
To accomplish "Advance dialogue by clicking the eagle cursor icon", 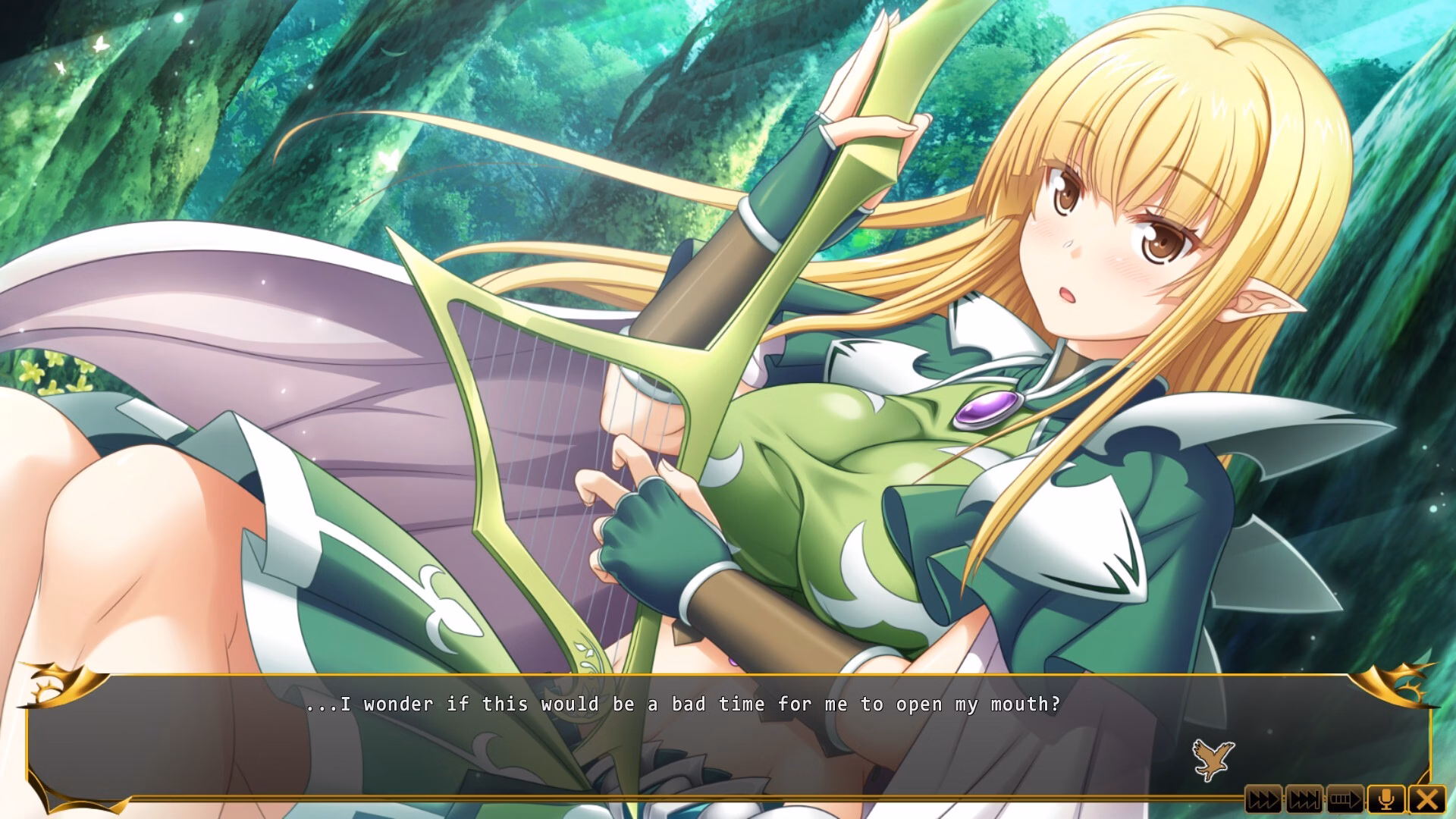I will click(1213, 759).
